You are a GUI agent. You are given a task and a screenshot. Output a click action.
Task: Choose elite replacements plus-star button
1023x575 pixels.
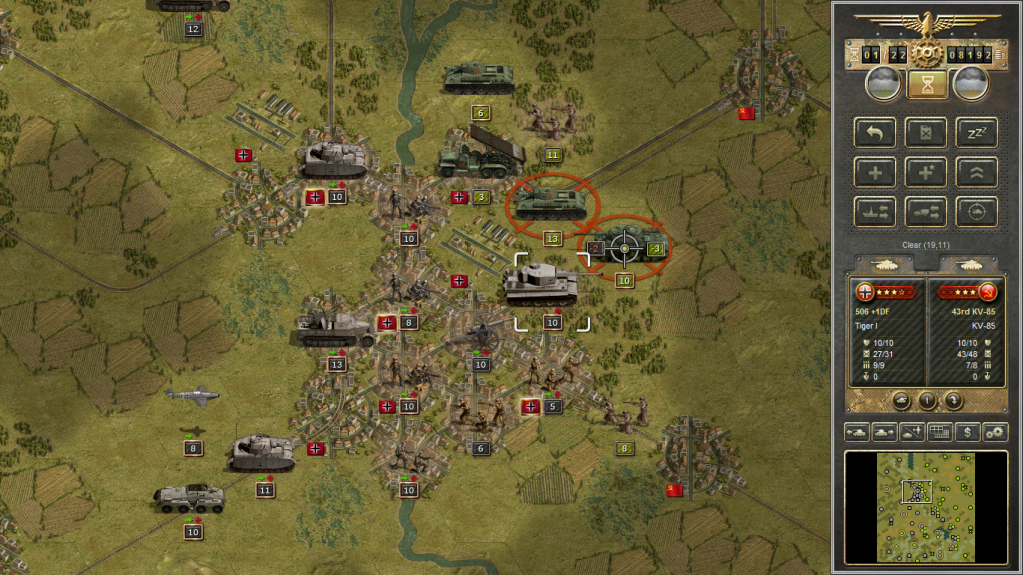[x=926, y=172]
